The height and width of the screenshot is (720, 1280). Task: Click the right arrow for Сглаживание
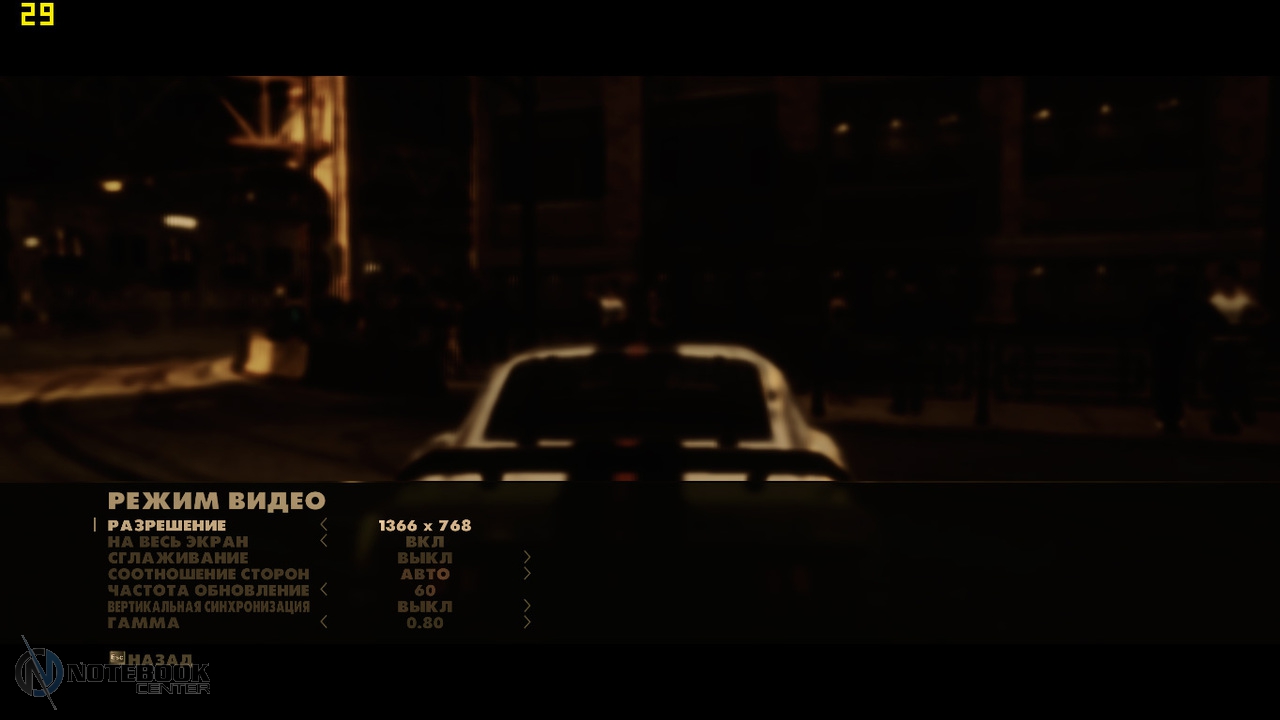click(x=527, y=557)
